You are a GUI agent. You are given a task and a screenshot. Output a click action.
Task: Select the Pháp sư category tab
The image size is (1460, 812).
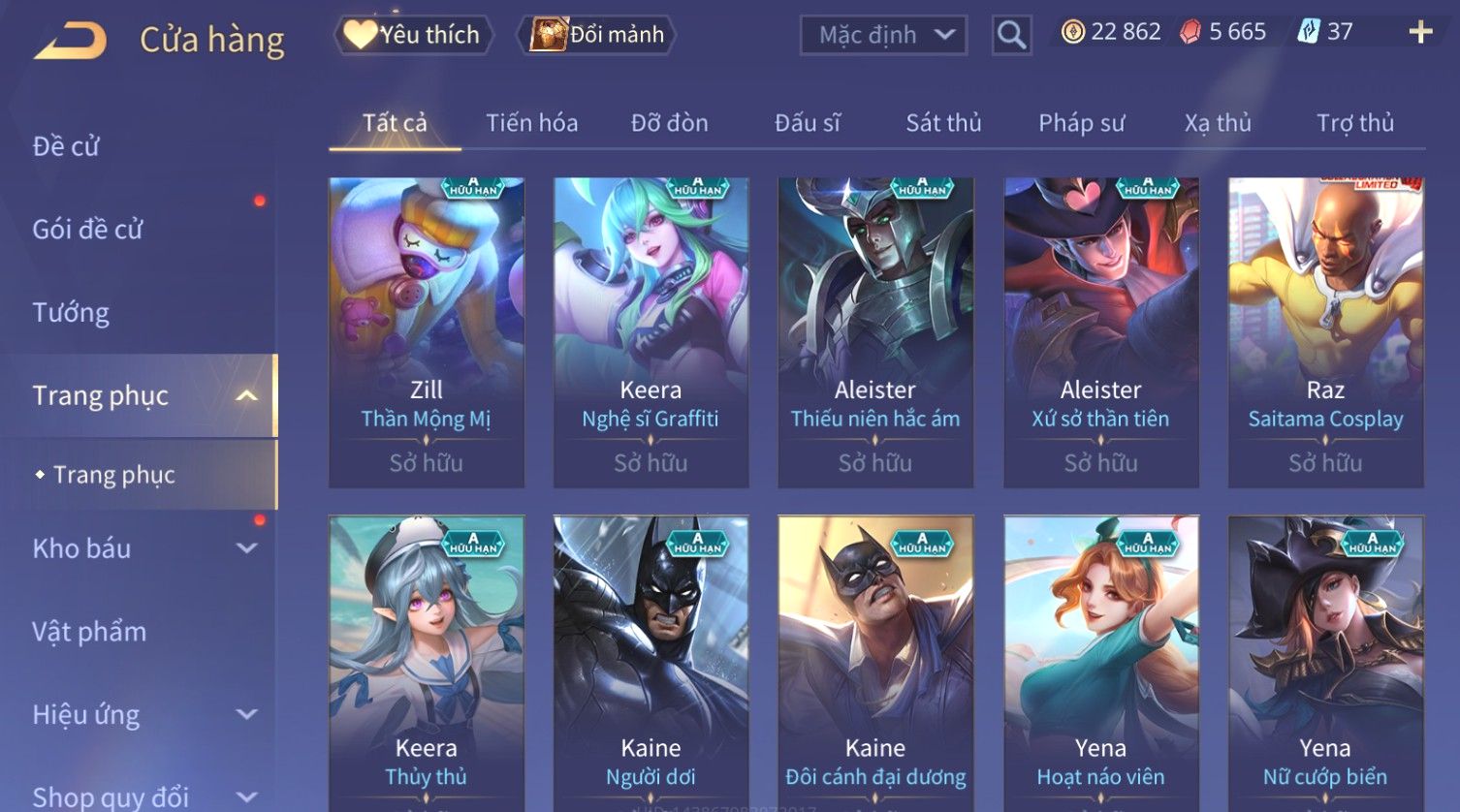[x=1081, y=123]
